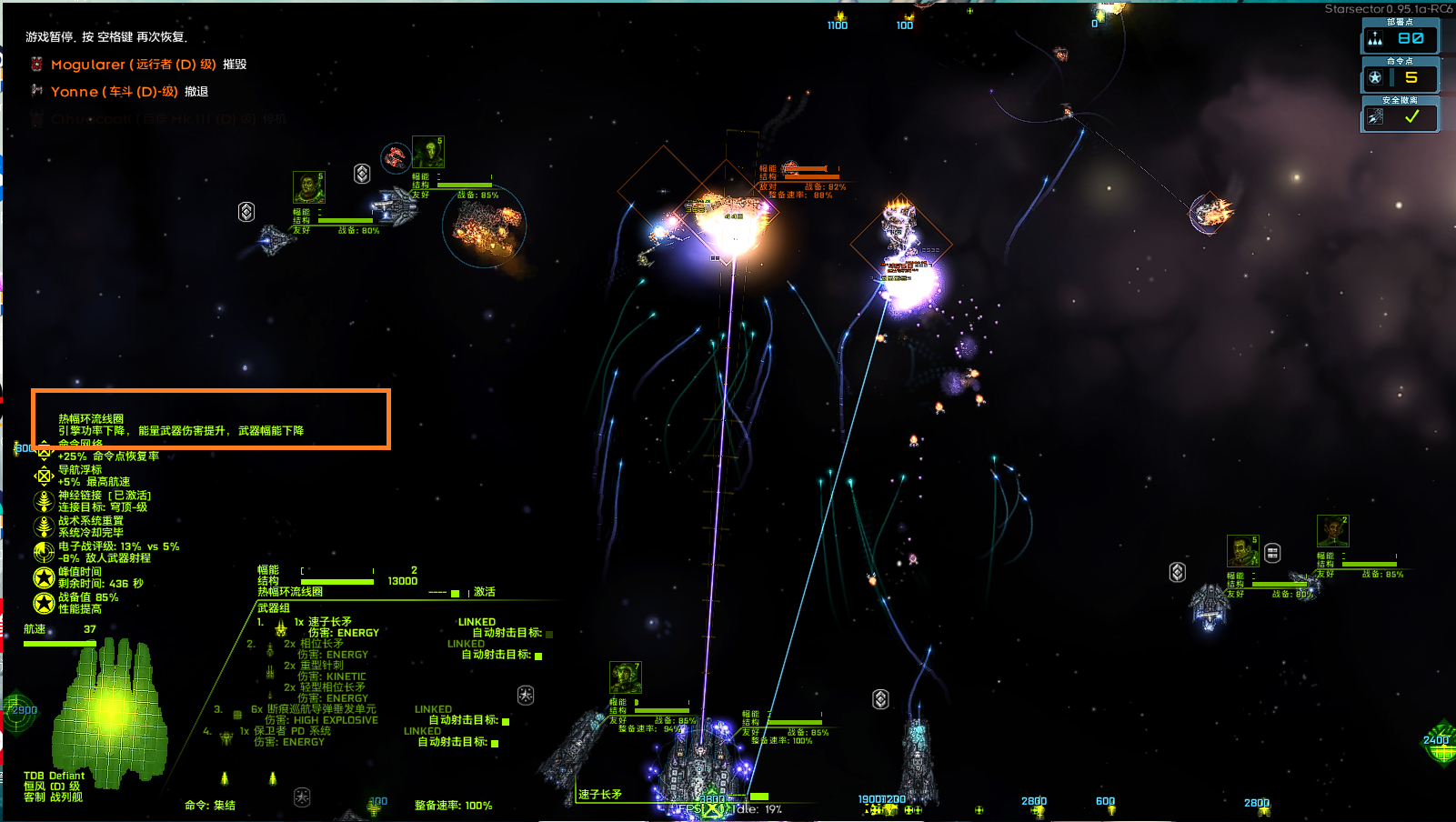Viewport: 1456px width, 822px height.
Task: Click the 战术系统重置 status icon
Action: pos(44,526)
